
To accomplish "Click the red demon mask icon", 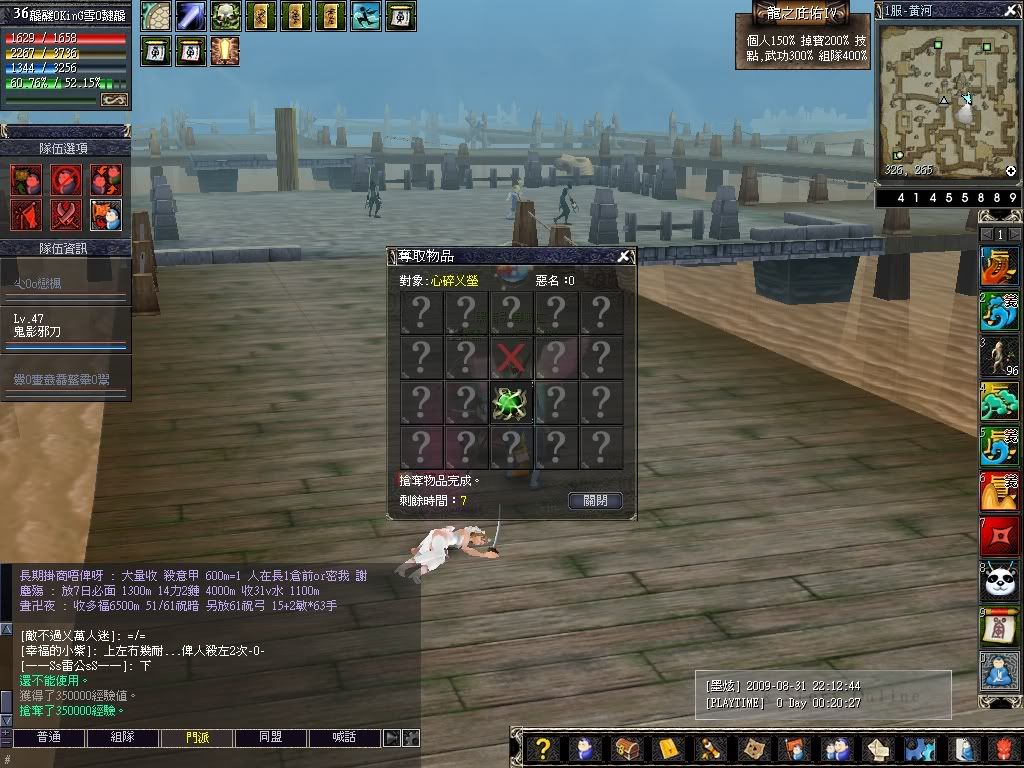I will point(1004,748).
